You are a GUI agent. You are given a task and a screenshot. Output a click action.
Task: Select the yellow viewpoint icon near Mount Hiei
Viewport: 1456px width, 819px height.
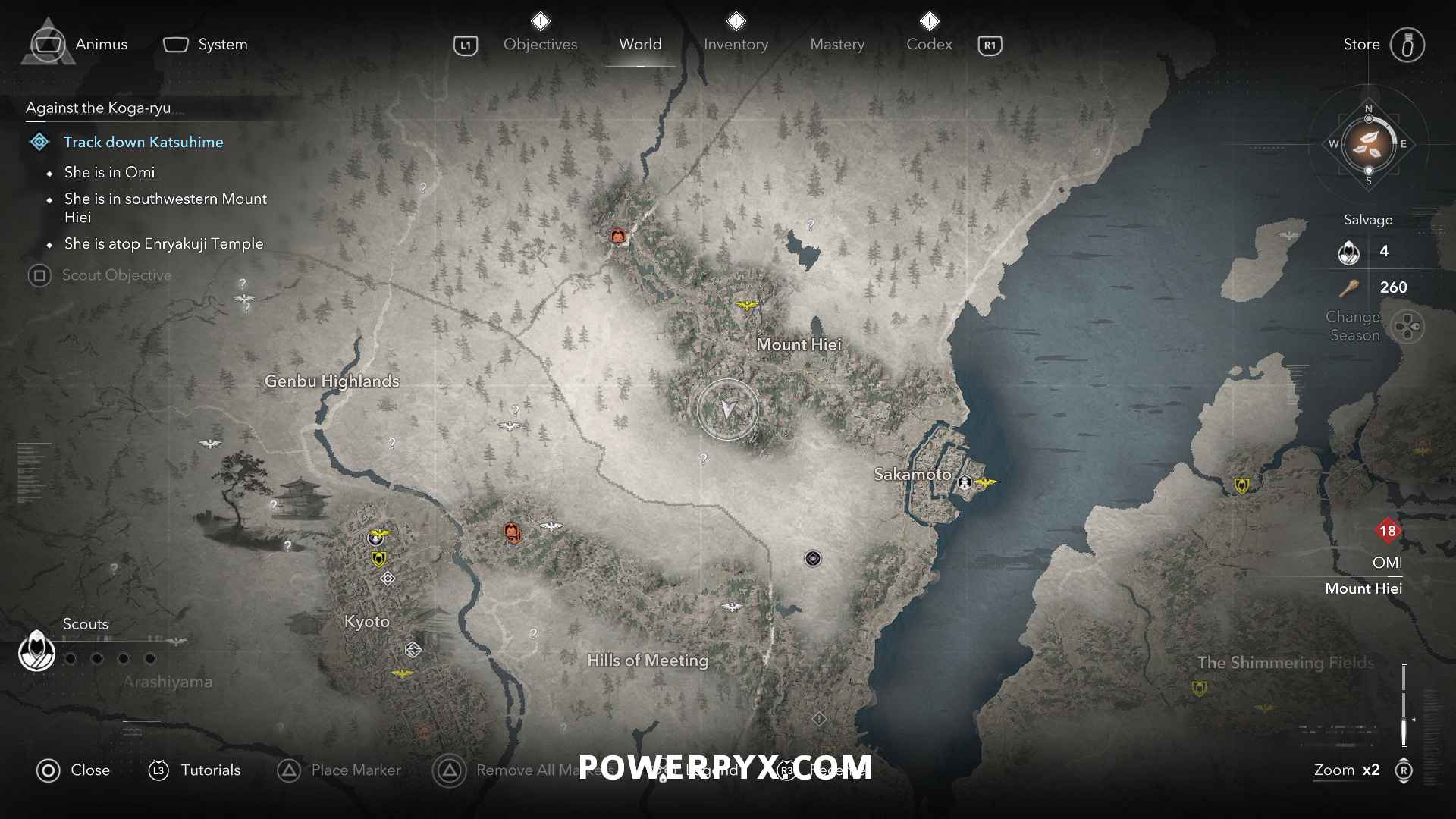746,303
